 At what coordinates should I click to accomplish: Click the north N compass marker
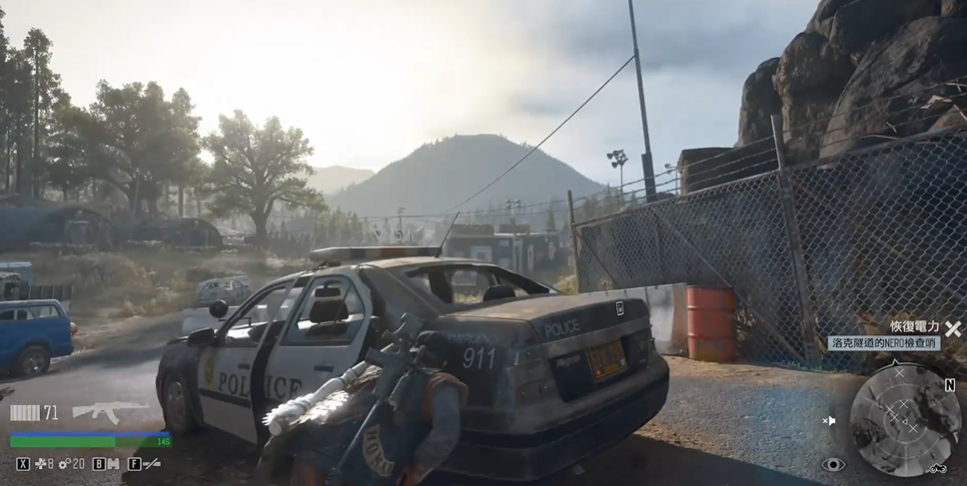click(x=949, y=385)
